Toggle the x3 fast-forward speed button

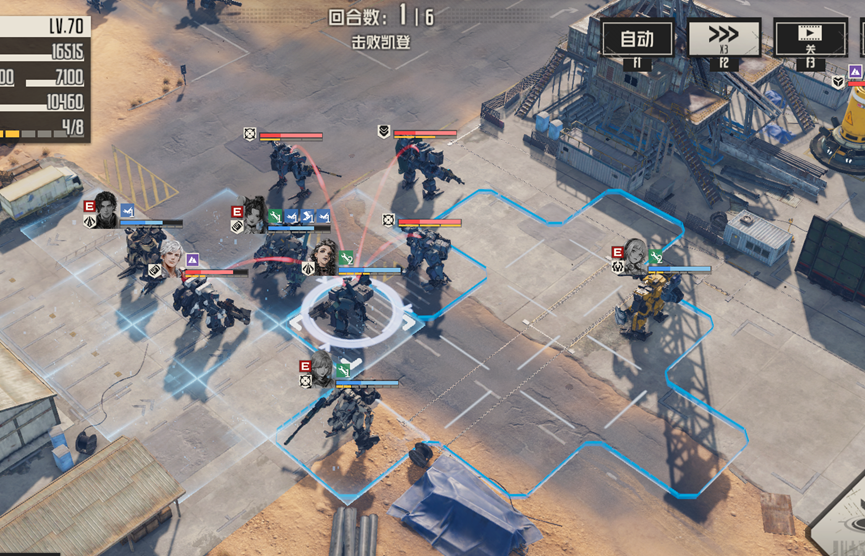pos(724,39)
